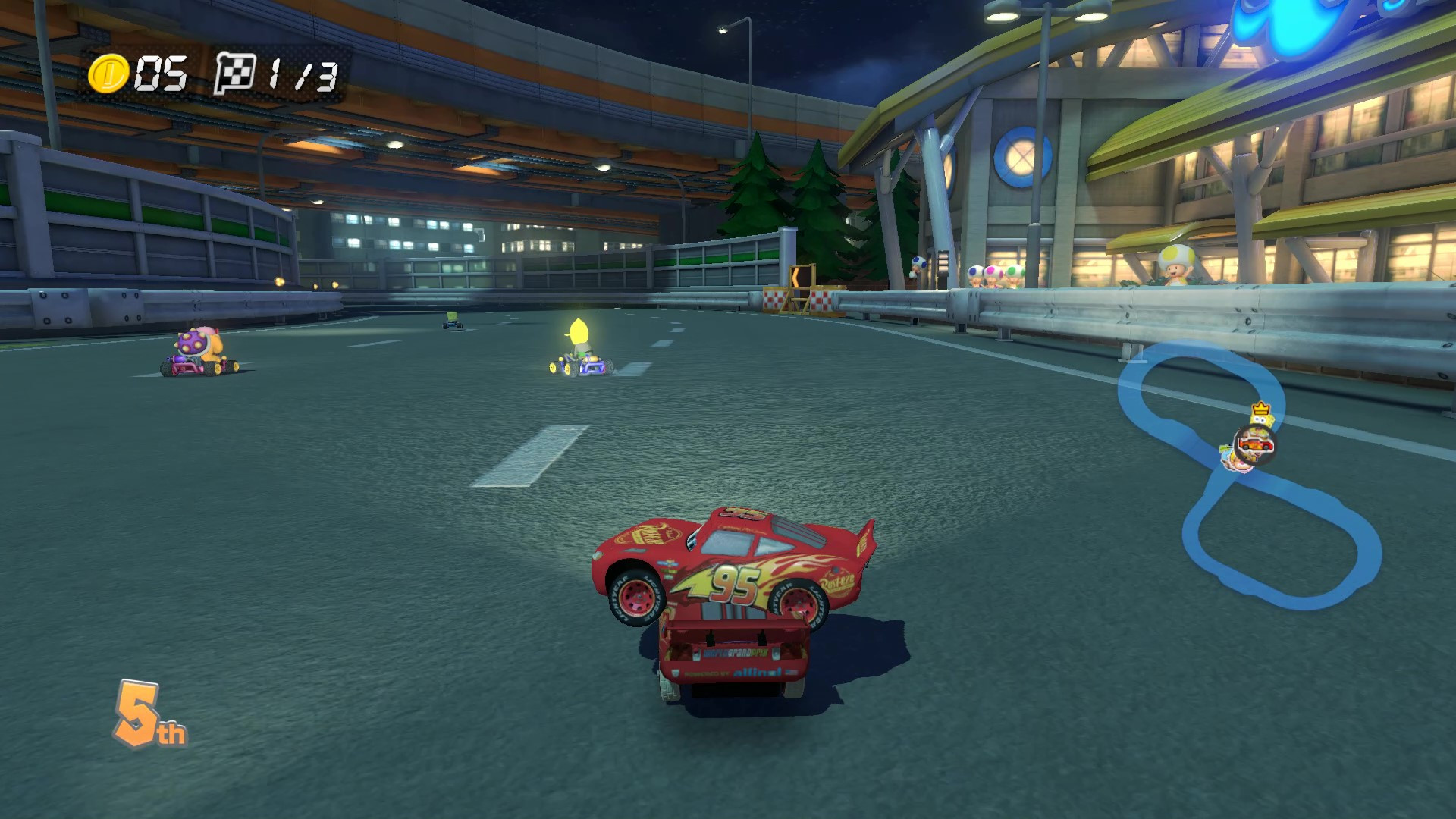This screenshot has width=1456, height=819.
Task: Click Lightning McQueen's circled marker on the minimap
Action: point(1257,445)
